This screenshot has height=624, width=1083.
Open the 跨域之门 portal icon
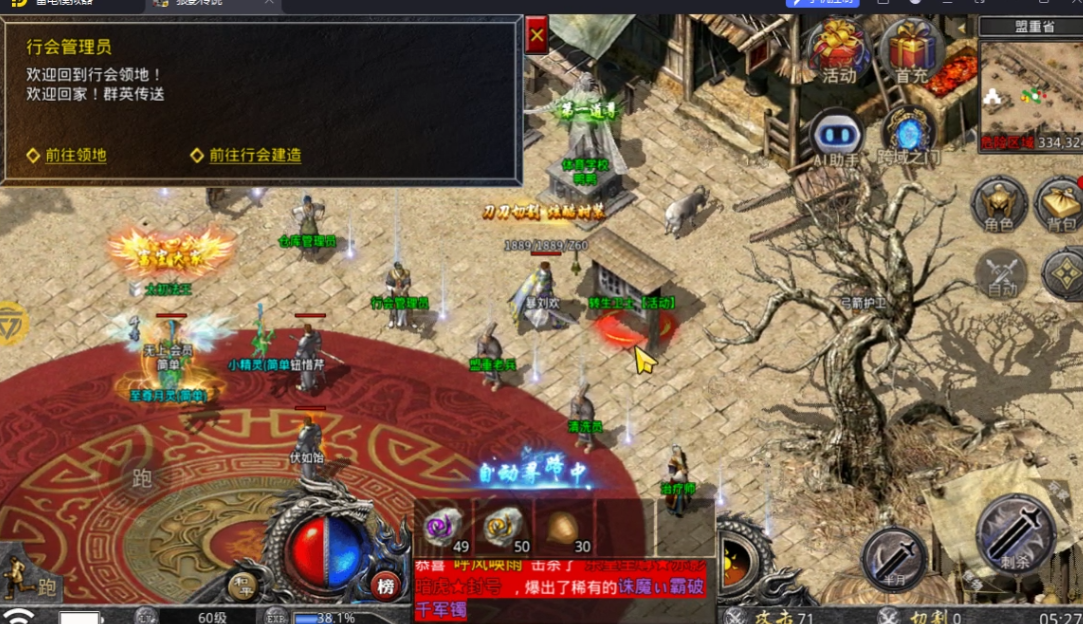(909, 137)
